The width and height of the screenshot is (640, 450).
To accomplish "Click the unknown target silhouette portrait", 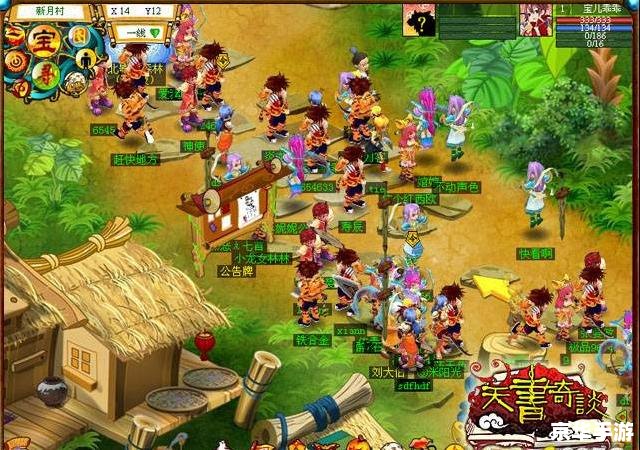I will 419,18.
